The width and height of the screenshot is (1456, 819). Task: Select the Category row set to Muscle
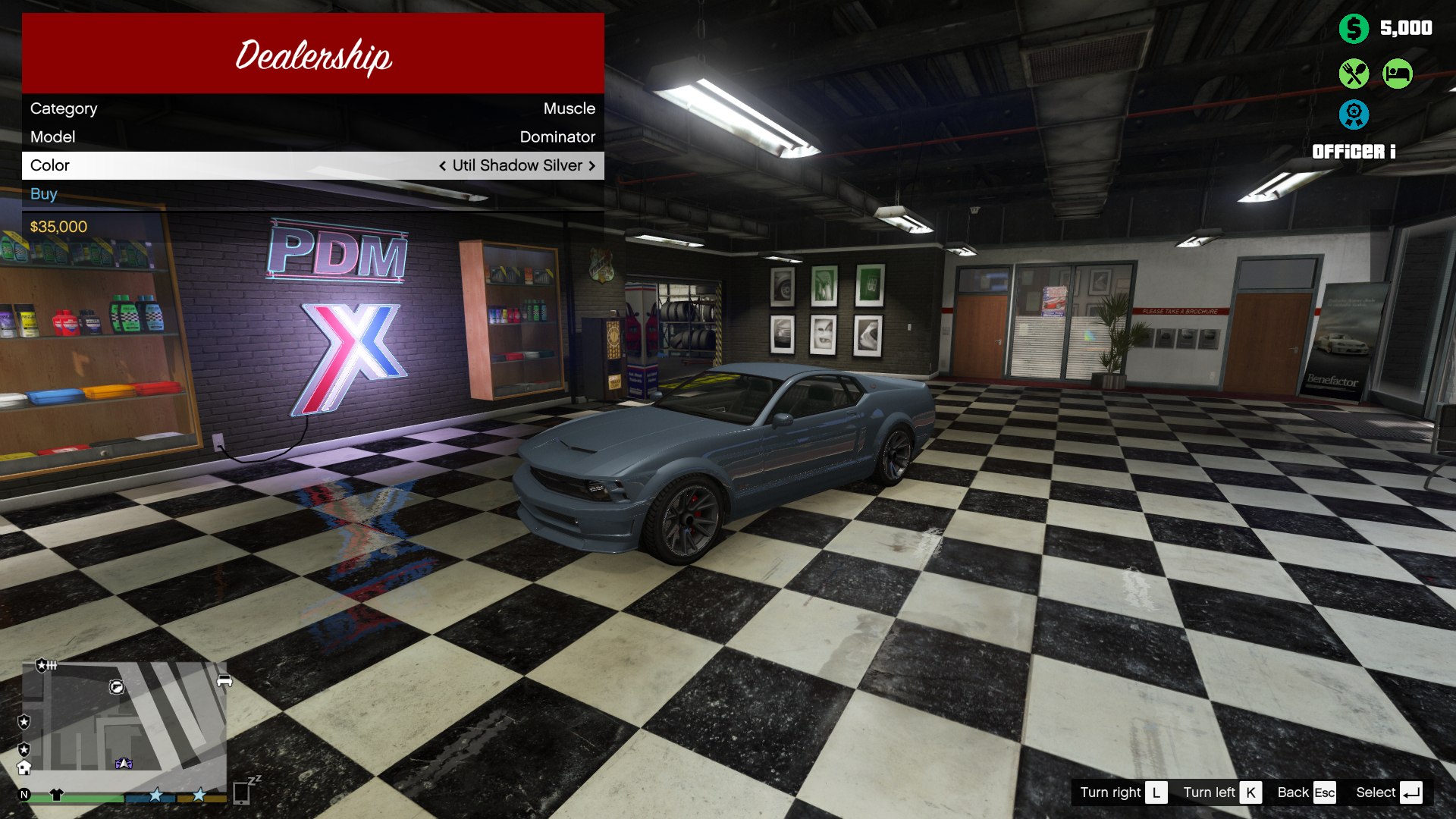pyautogui.click(x=312, y=108)
